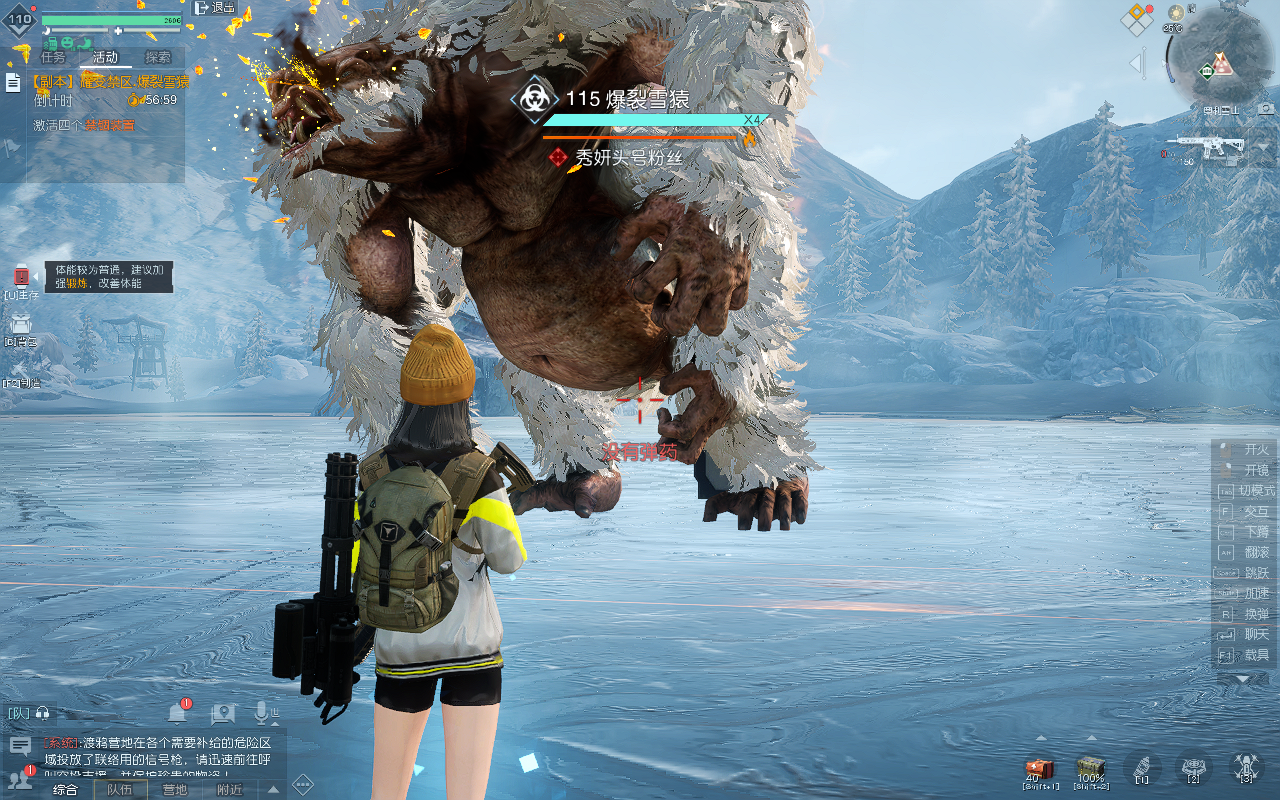Switch to the 任务 quest tab
Image resolution: width=1280 pixels, height=800 pixels.
coord(52,58)
